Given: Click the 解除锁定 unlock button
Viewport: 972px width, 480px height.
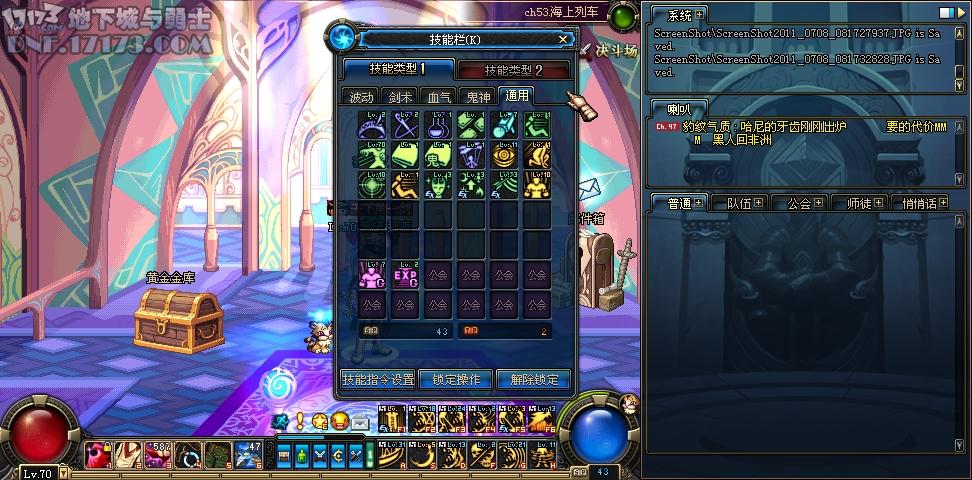Looking at the screenshot, I should click(x=533, y=380).
